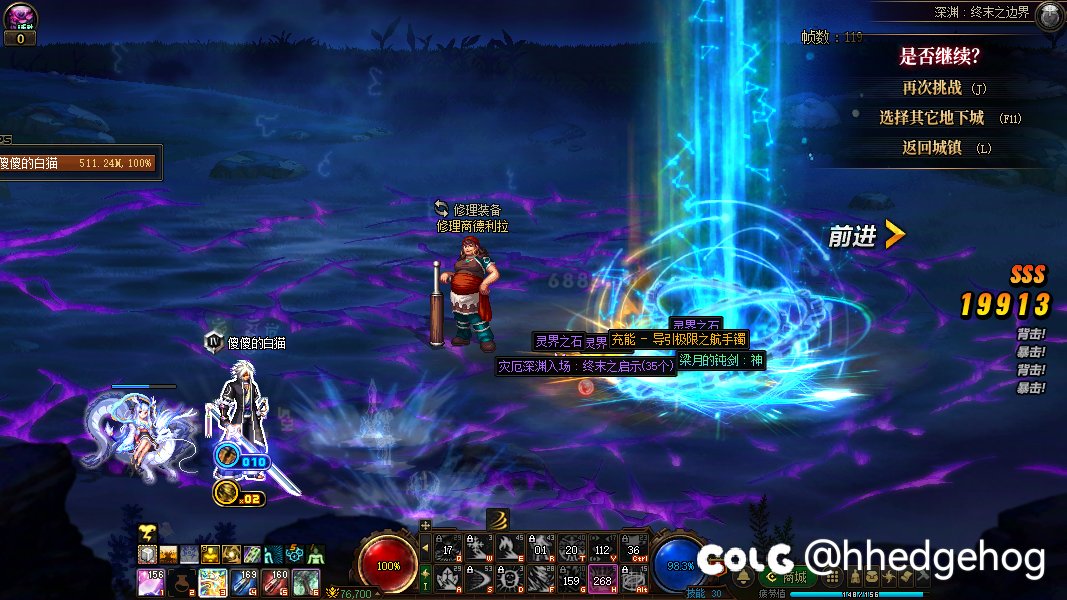1067x600 pixels.
Task: Click the yellow arrow skill bar toggle
Action: (425, 548)
